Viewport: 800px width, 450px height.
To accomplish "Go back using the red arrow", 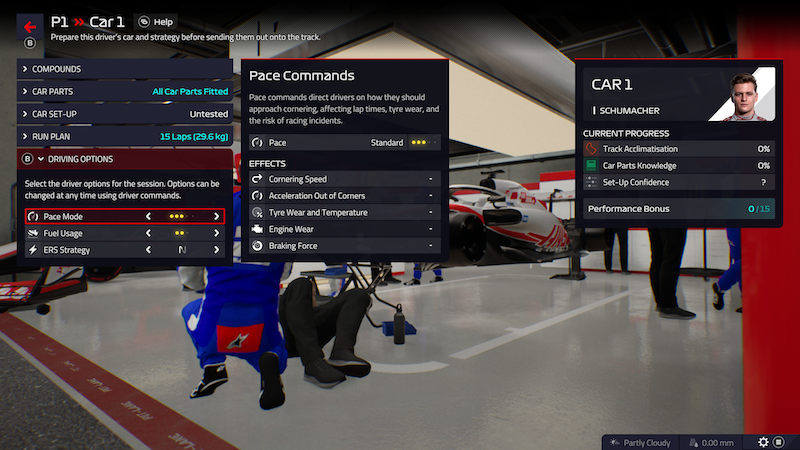I will [x=29, y=26].
